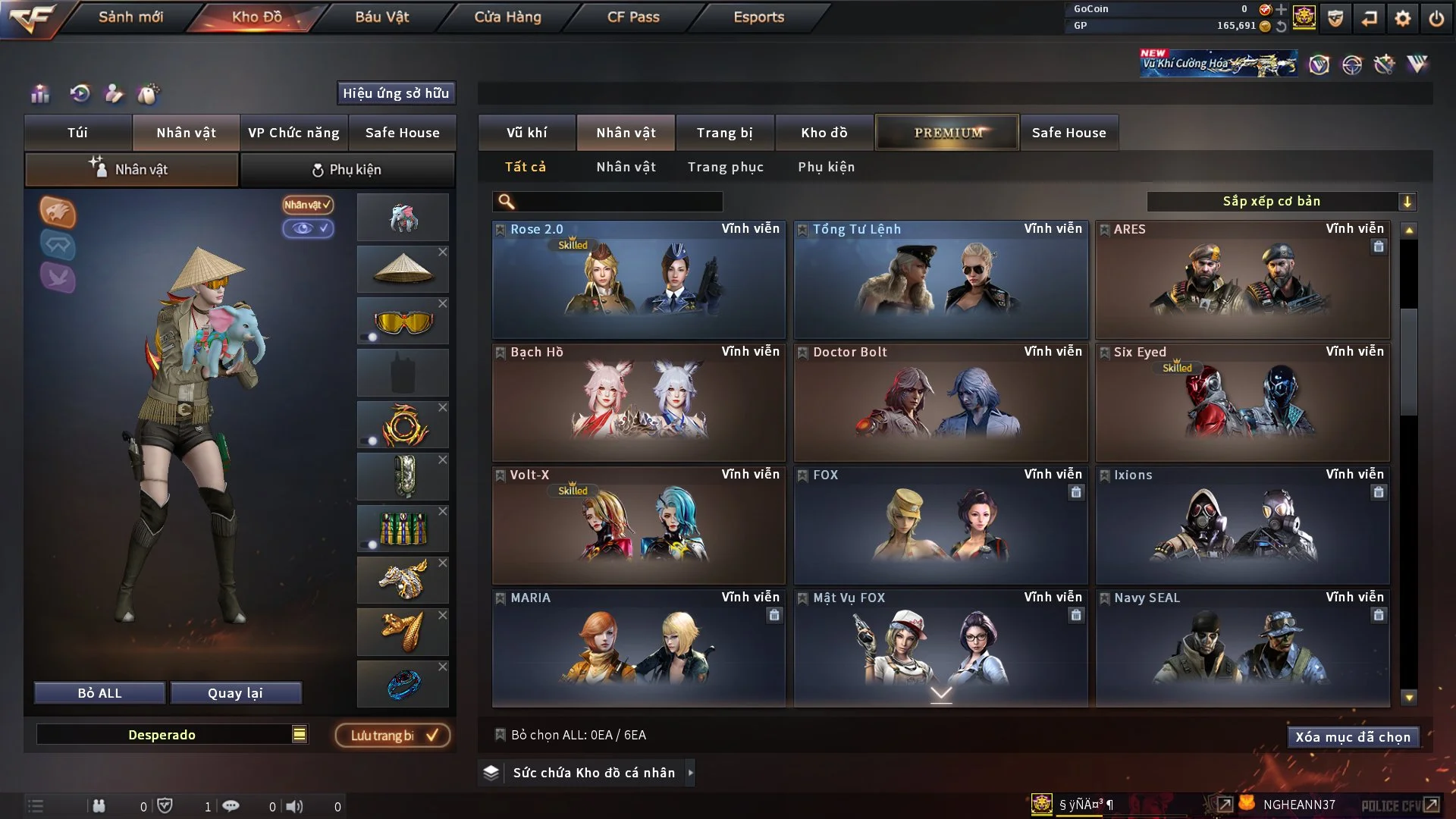Choose the Rose 2.0 character card

click(639, 279)
